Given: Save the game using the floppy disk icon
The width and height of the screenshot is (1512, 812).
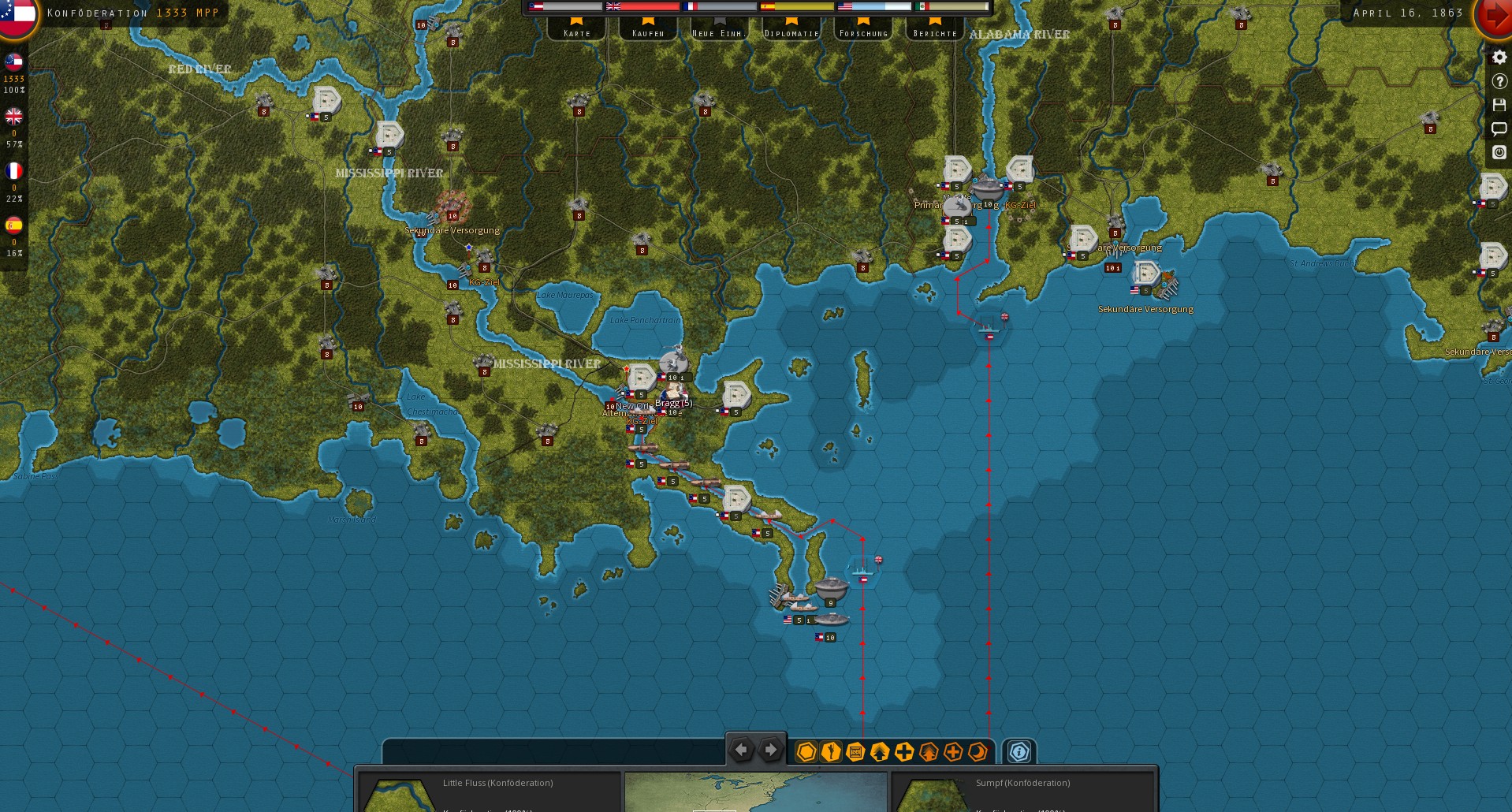Looking at the screenshot, I should [x=1499, y=104].
